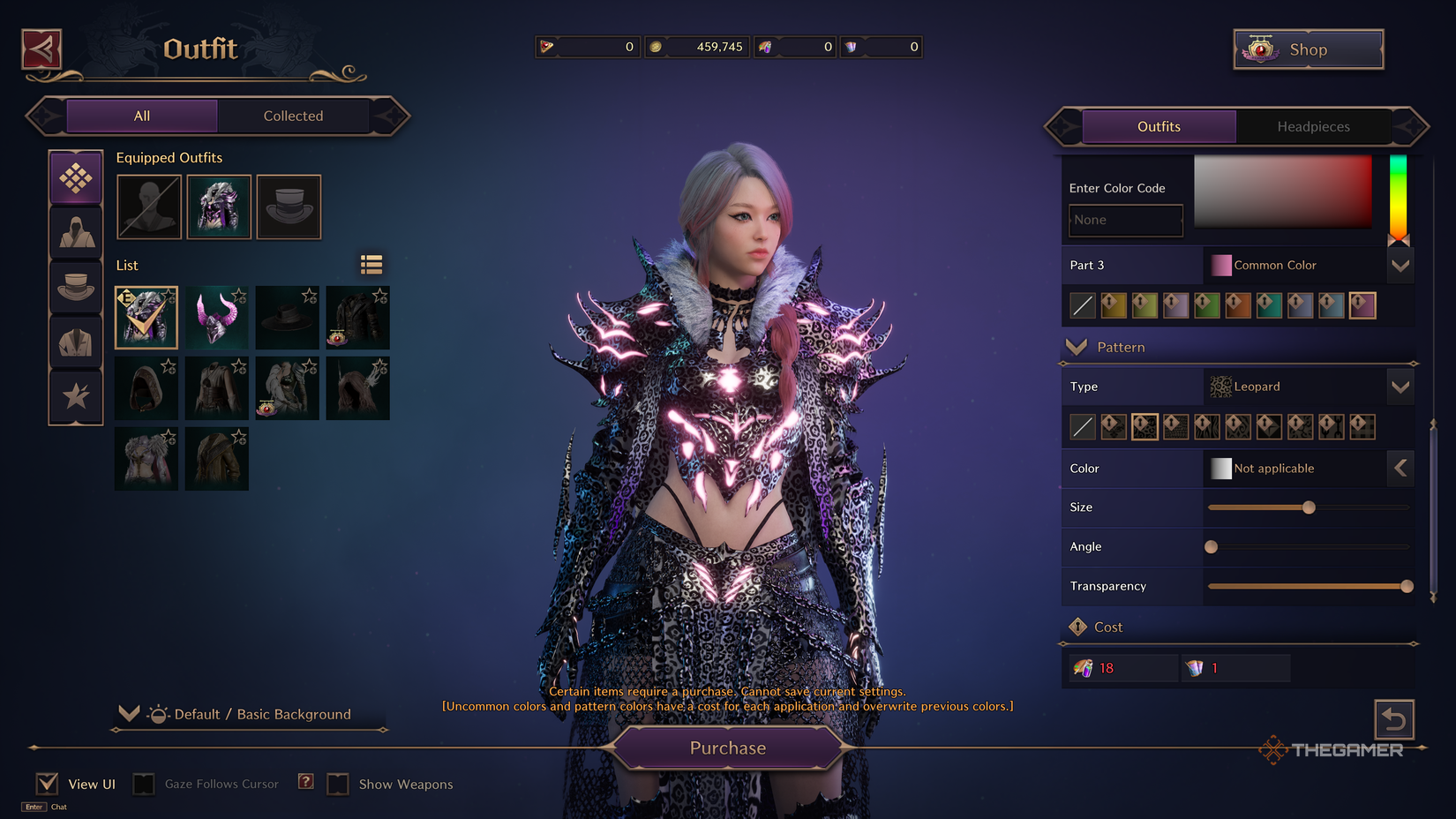
Task: Open the Collected tab
Action: [x=293, y=116]
